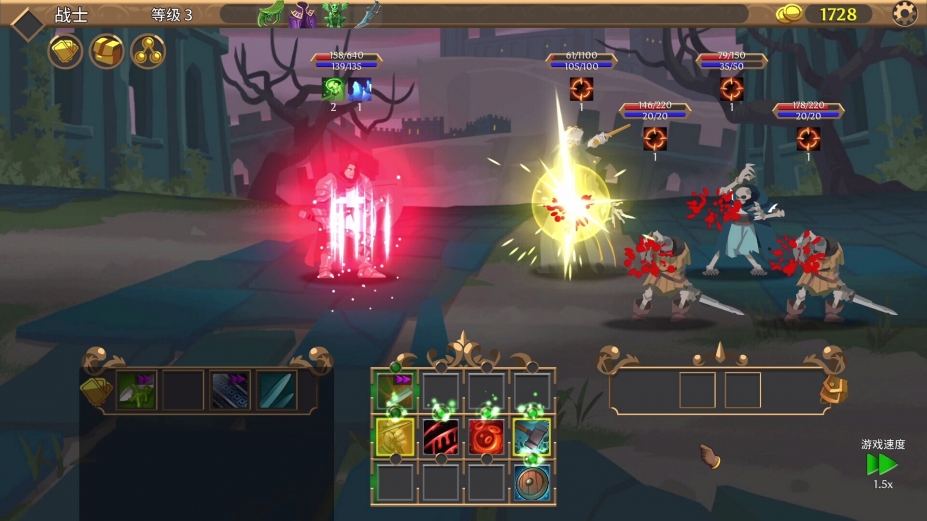Viewport: 927px width, 521px height.
Task: Open the leather backpack inventory
Action: point(832,391)
